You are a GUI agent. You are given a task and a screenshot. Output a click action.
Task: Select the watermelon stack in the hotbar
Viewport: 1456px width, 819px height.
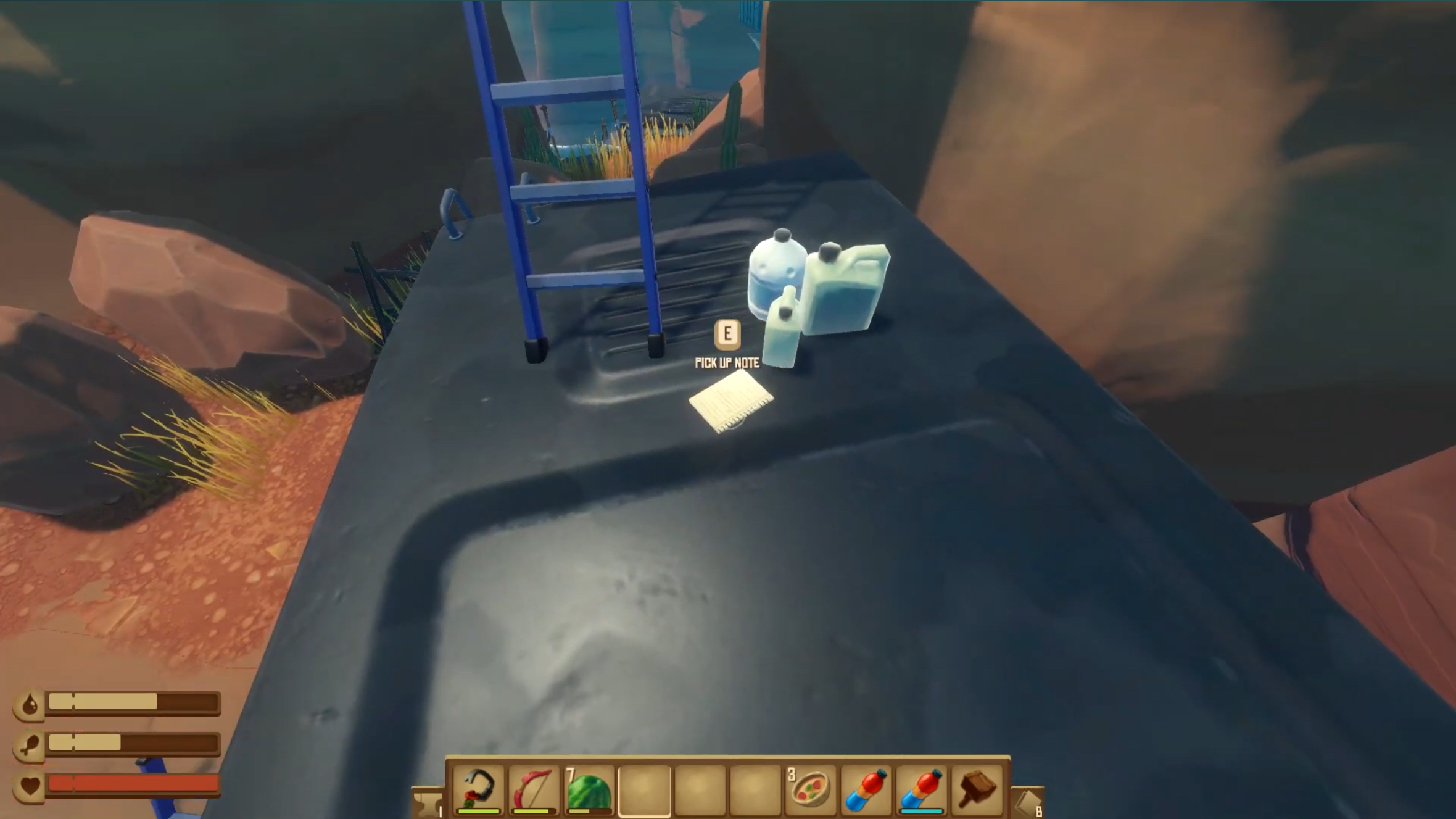[x=589, y=789]
